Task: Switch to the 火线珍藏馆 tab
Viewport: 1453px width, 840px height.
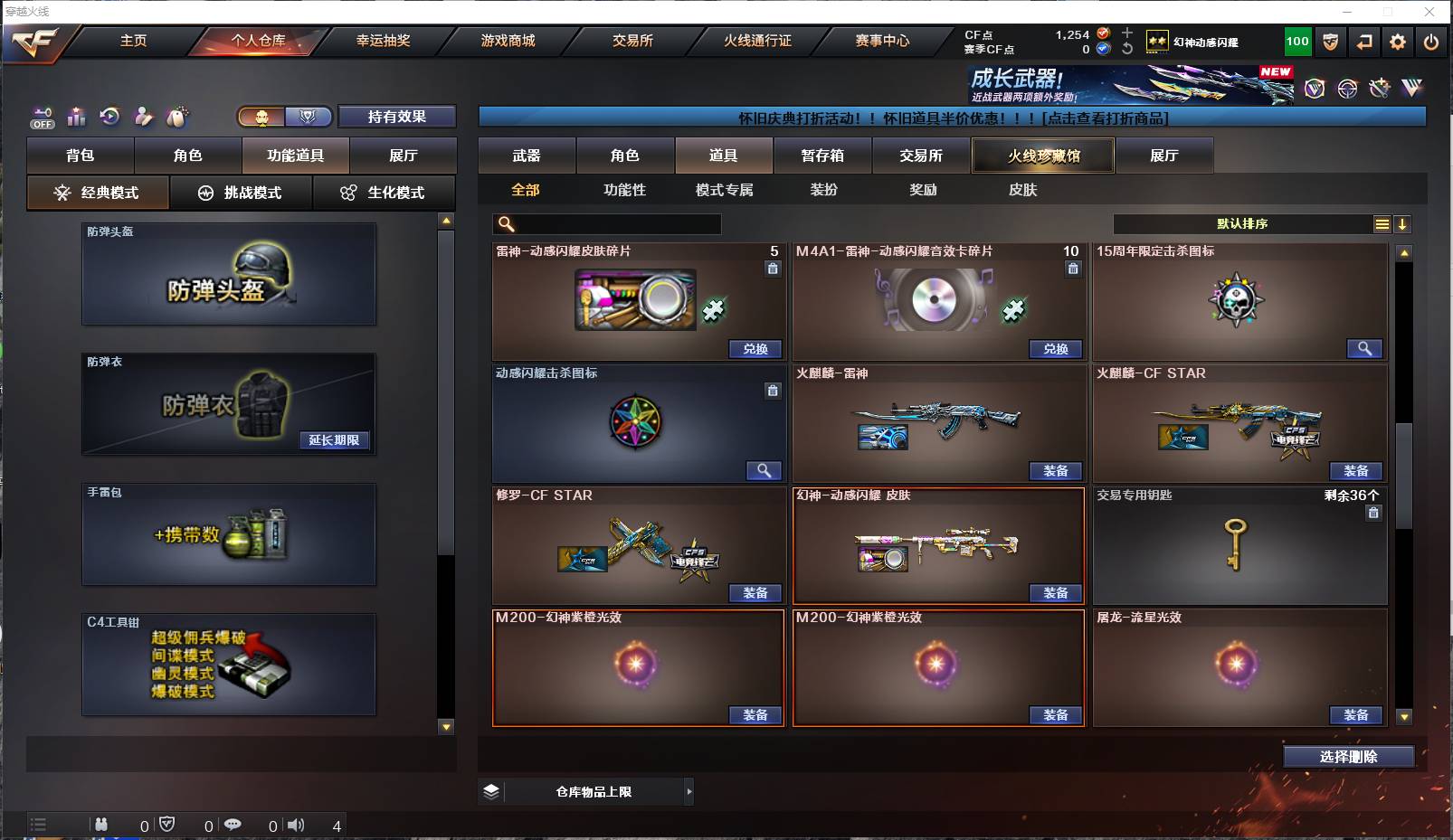Action: (1042, 156)
